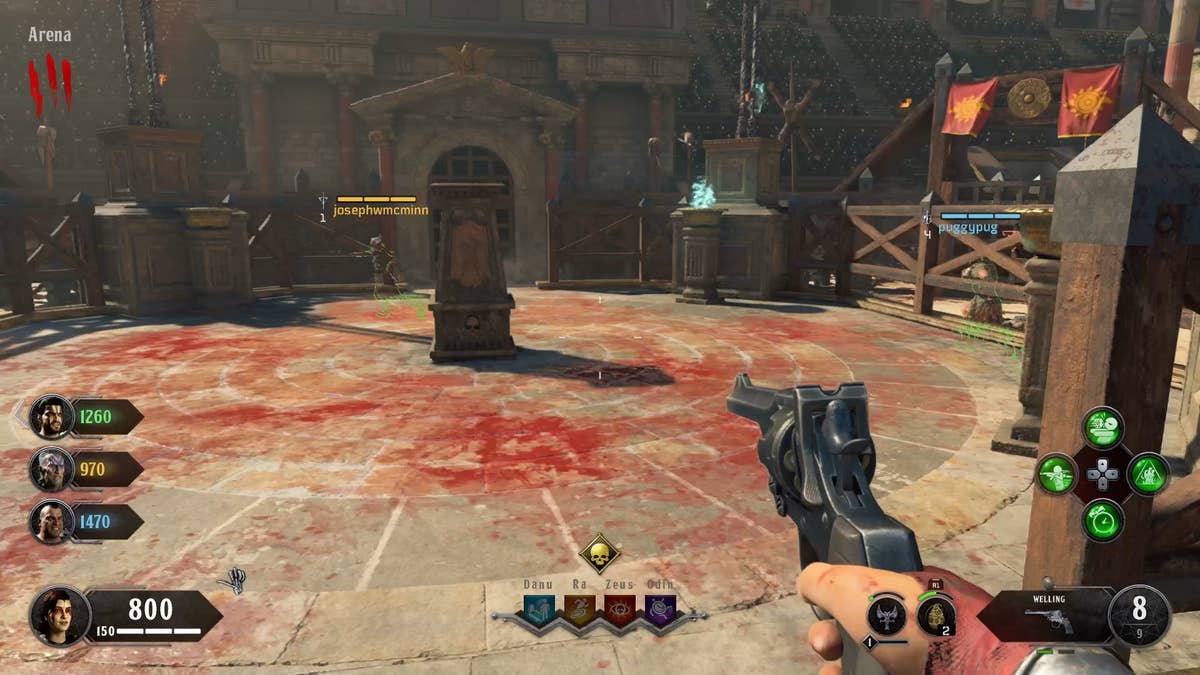Screen dimensions: 1200x675
Task: Click the gold skull diamond icon
Action: (599, 553)
